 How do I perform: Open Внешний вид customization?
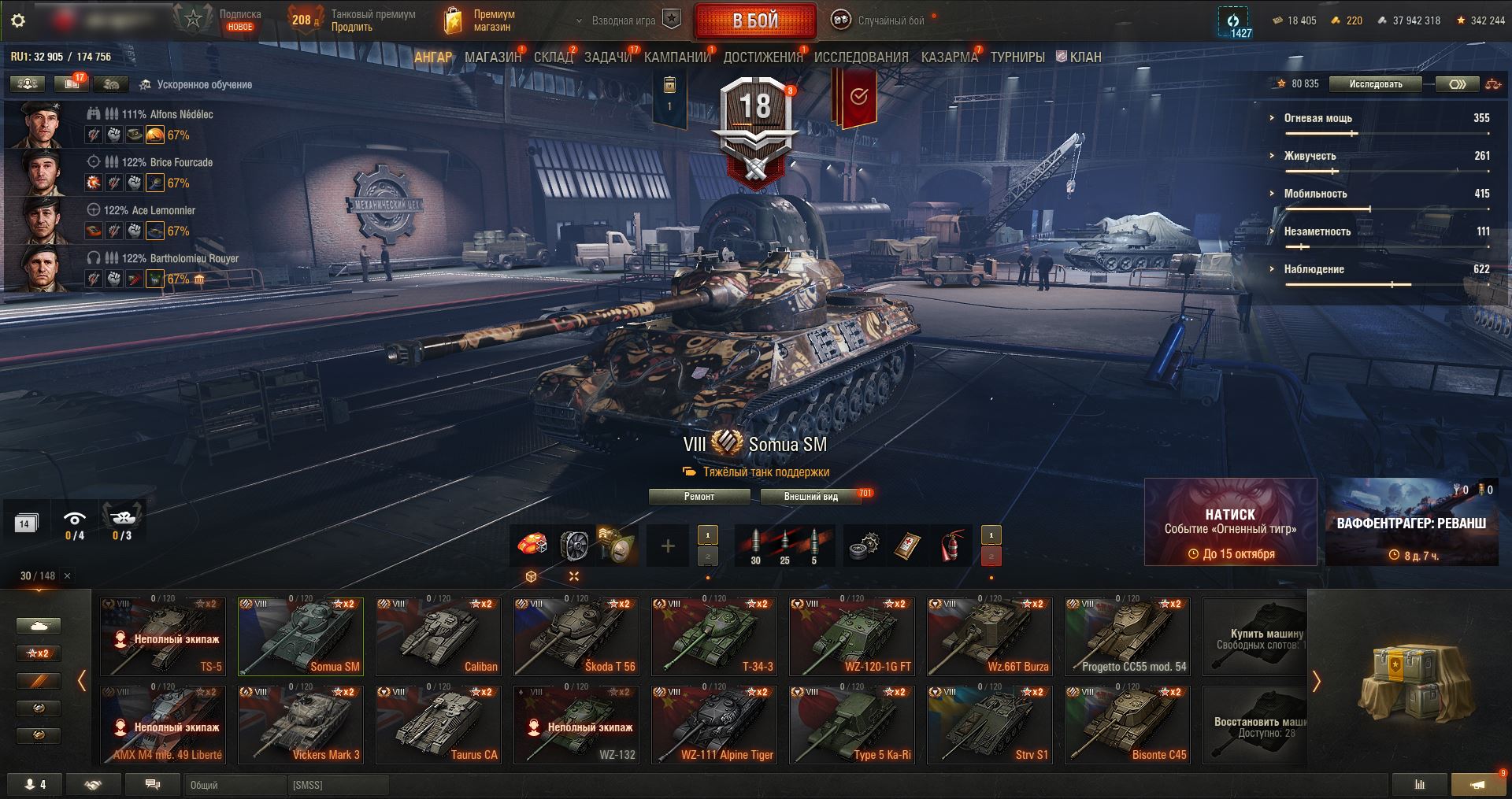(x=811, y=497)
